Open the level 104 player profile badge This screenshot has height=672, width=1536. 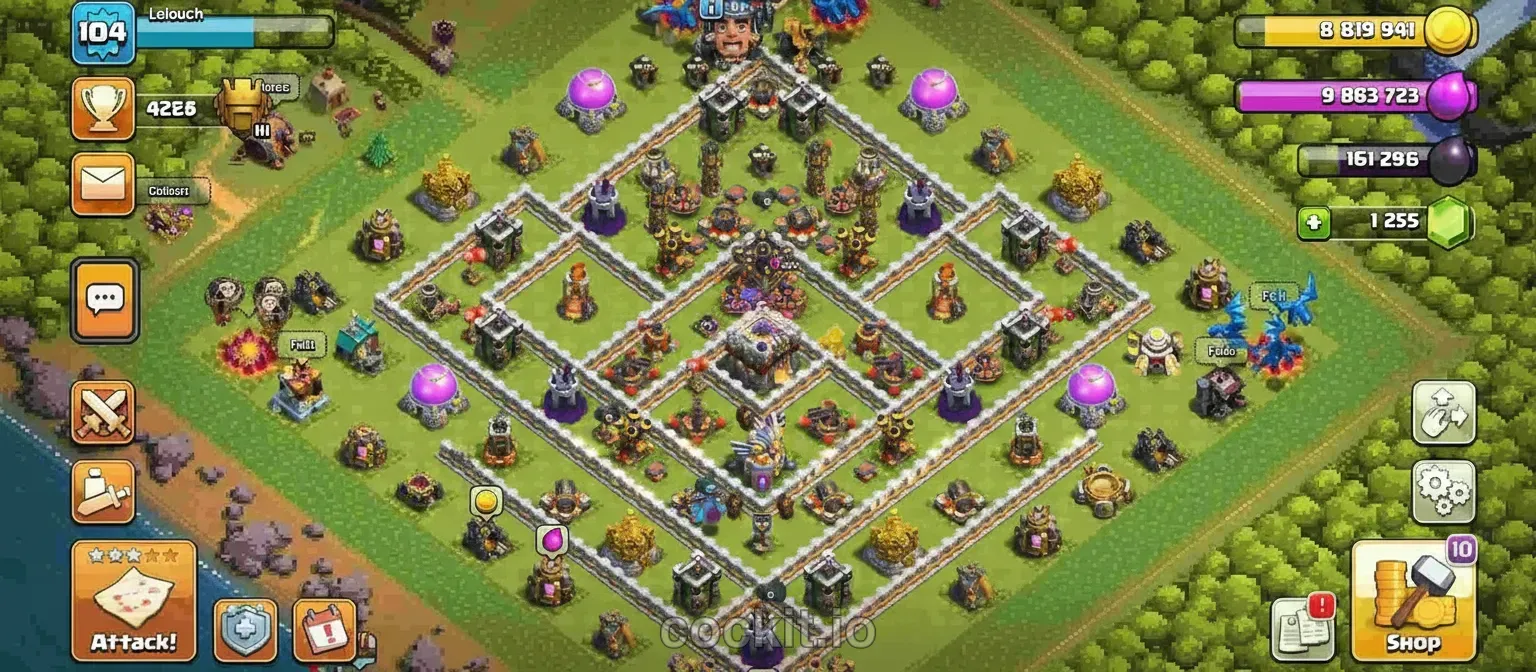click(x=103, y=32)
